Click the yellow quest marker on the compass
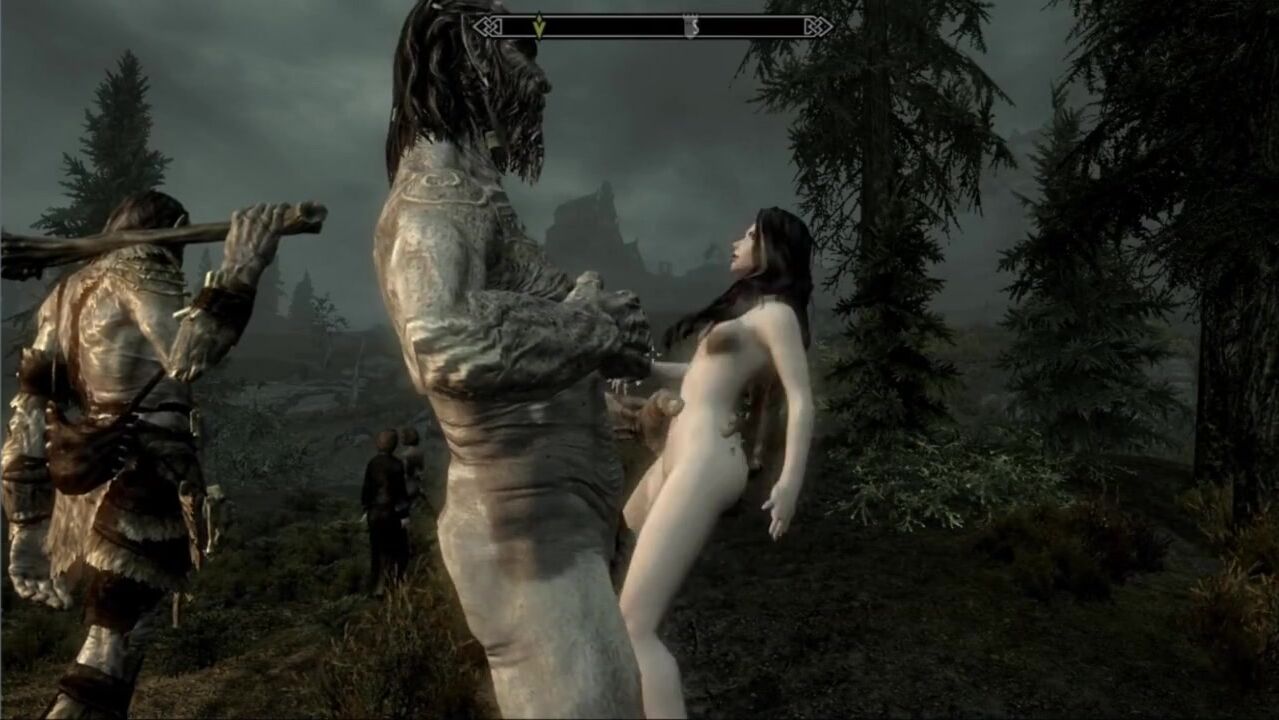 [x=539, y=26]
